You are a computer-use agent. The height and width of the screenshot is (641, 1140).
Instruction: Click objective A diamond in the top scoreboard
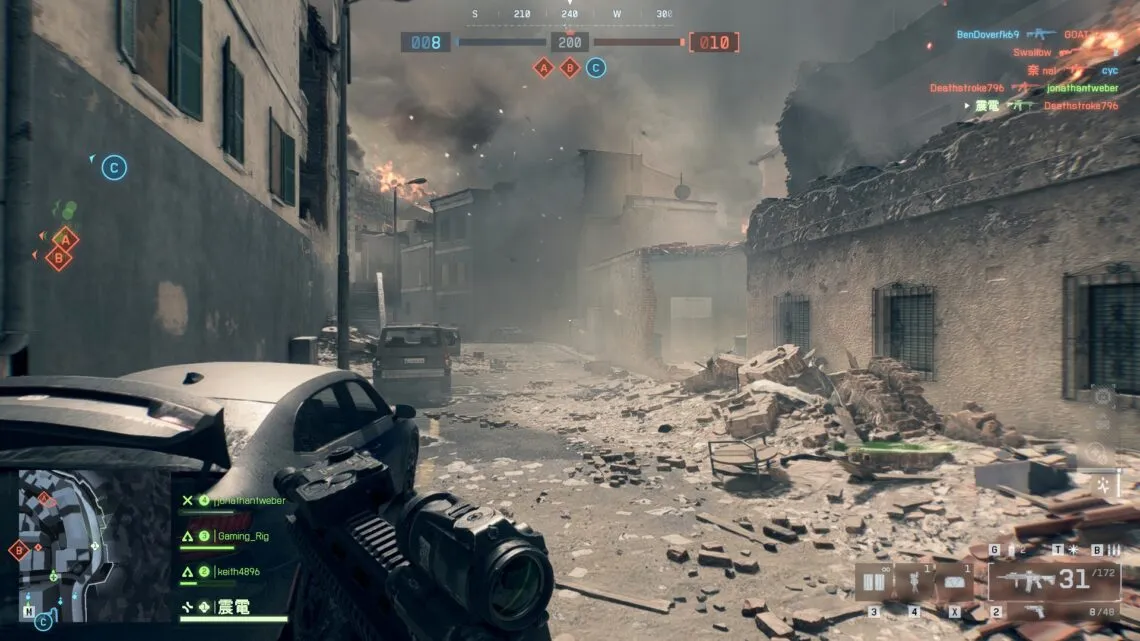[544, 68]
